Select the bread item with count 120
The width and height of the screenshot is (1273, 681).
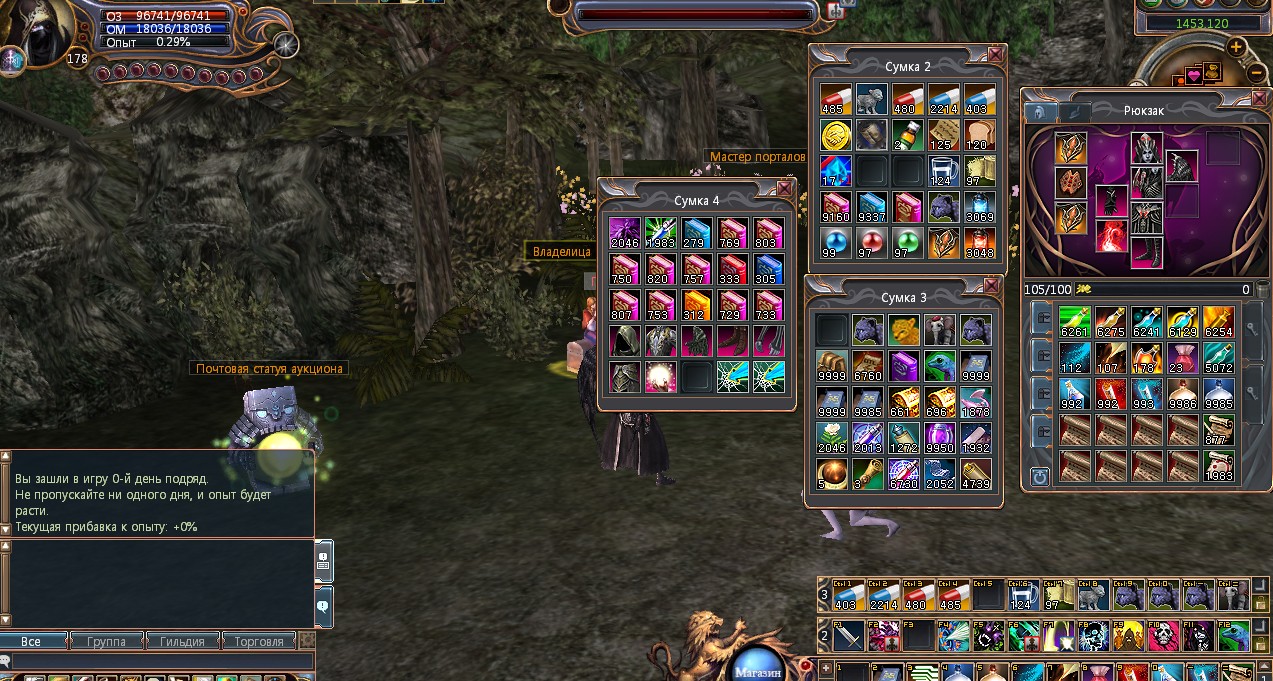pyautogui.click(x=979, y=135)
